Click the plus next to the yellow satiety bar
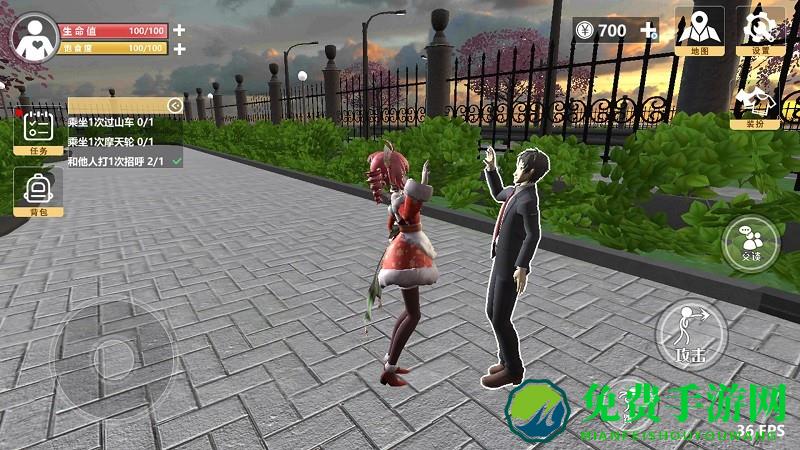 tap(179, 48)
